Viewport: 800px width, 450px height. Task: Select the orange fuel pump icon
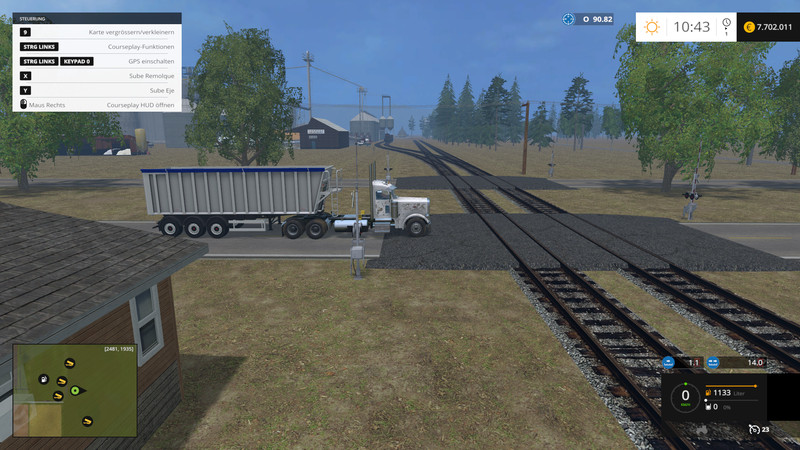pyautogui.click(x=710, y=393)
